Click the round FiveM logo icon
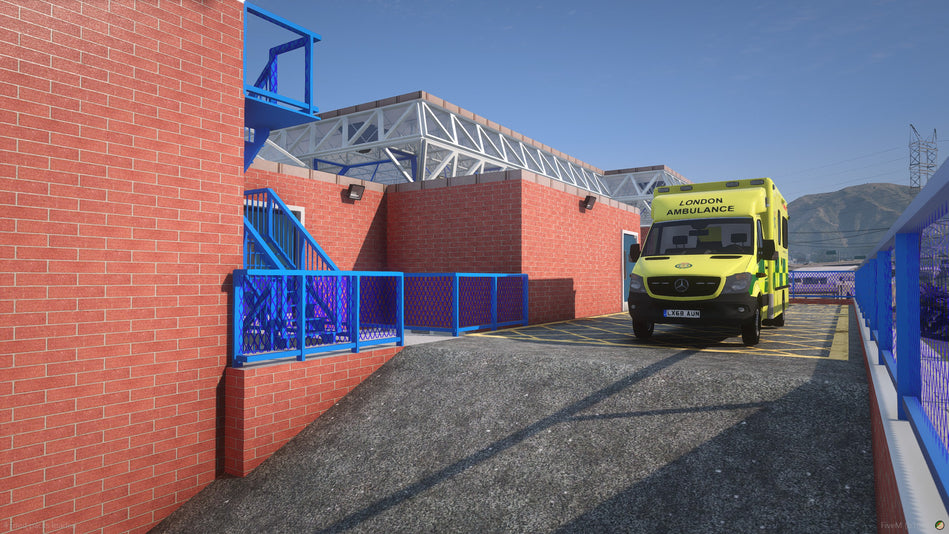 [x=939, y=524]
